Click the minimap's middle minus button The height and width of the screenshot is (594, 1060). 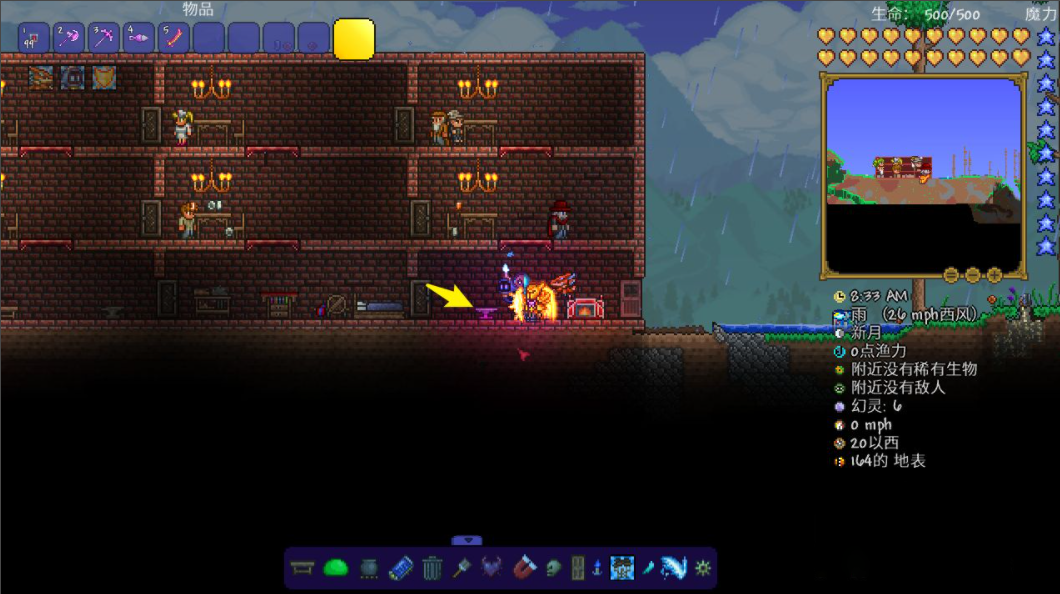pos(971,275)
